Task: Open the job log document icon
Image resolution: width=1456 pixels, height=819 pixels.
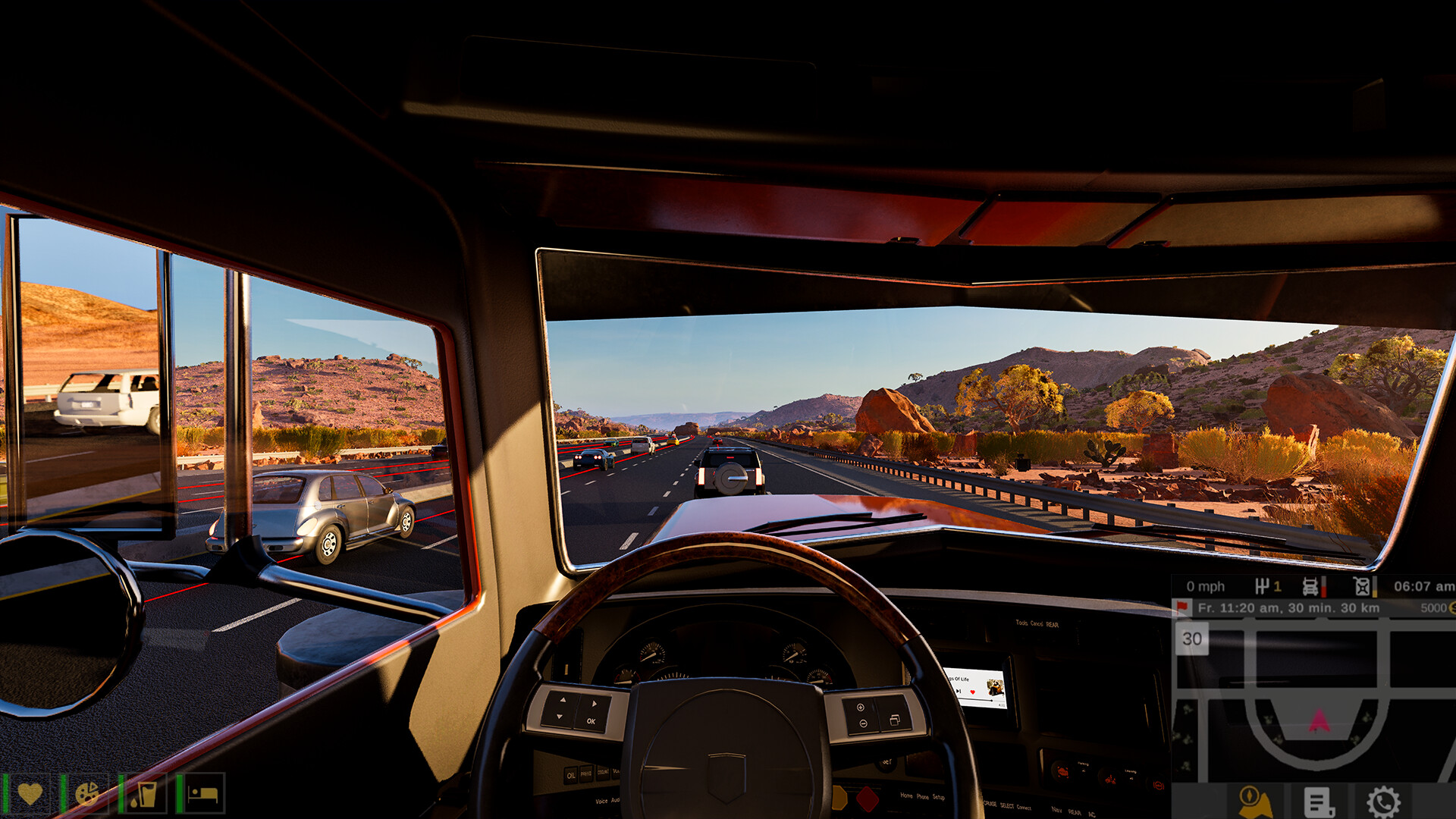Action: [x=1319, y=802]
